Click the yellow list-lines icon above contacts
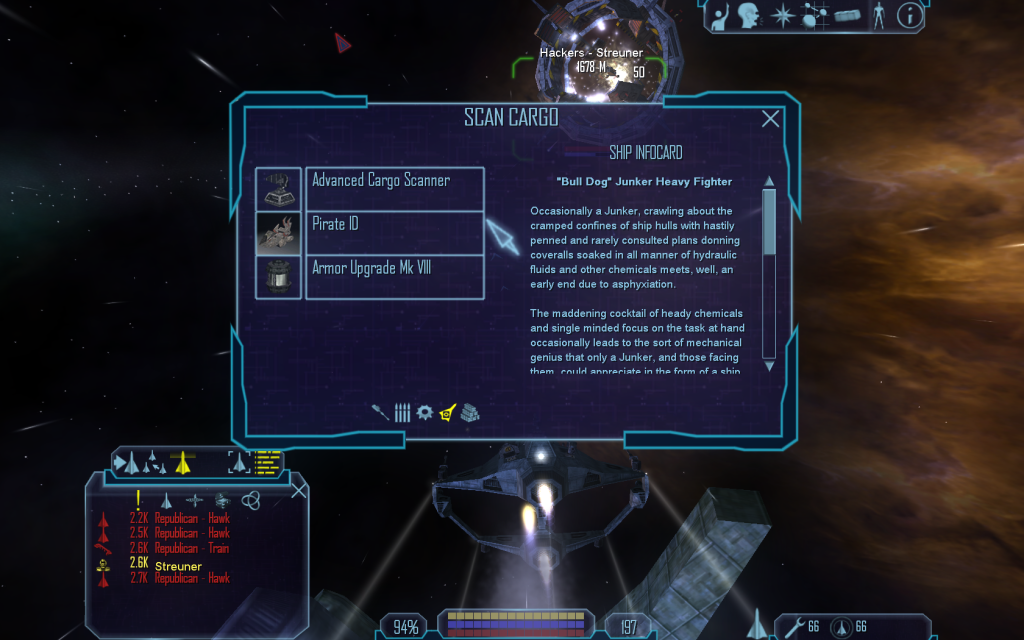Screen dimensions: 1024x640 click(267, 461)
